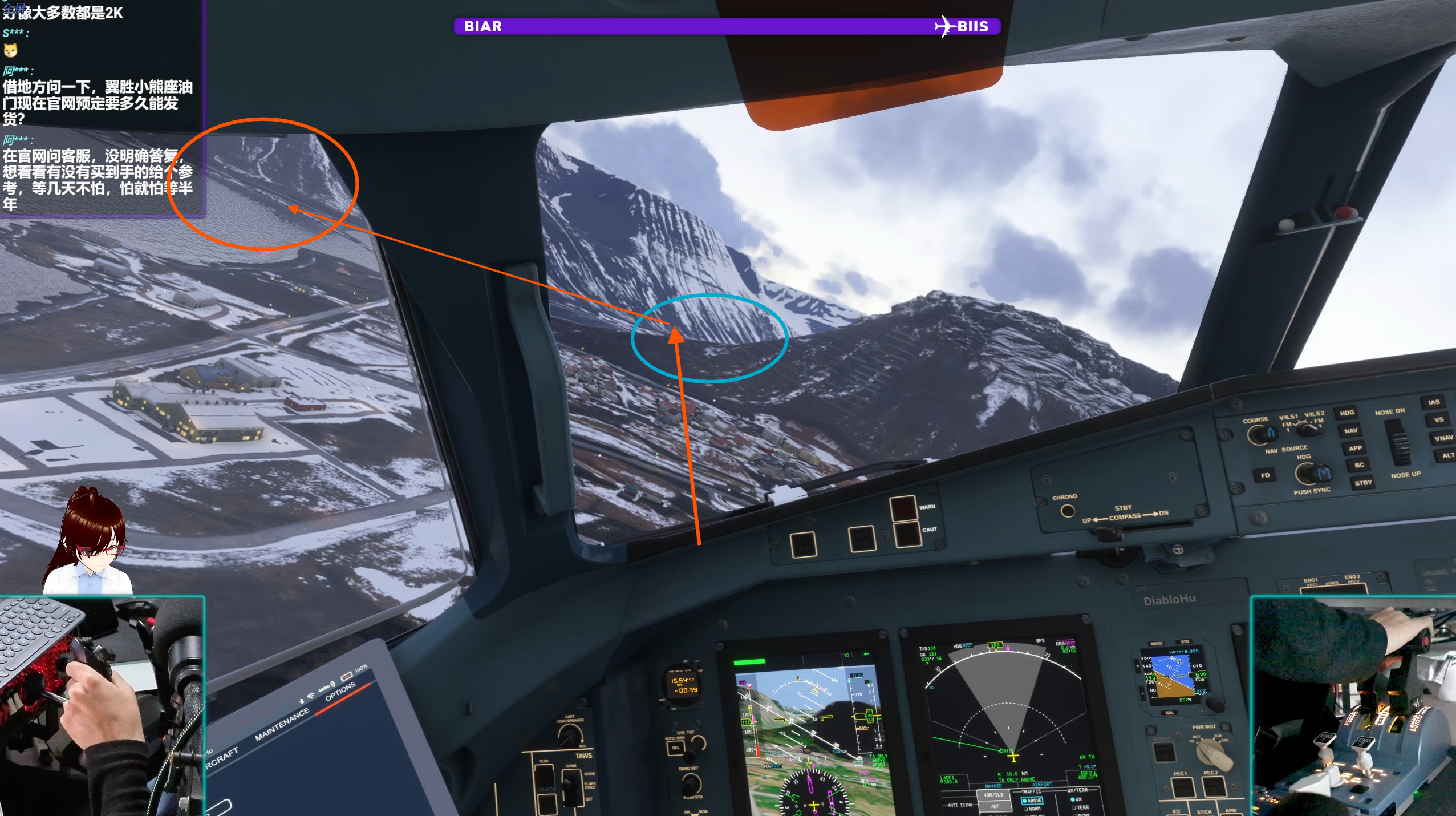Select the VOR/ILS navaid button

(993, 795)
